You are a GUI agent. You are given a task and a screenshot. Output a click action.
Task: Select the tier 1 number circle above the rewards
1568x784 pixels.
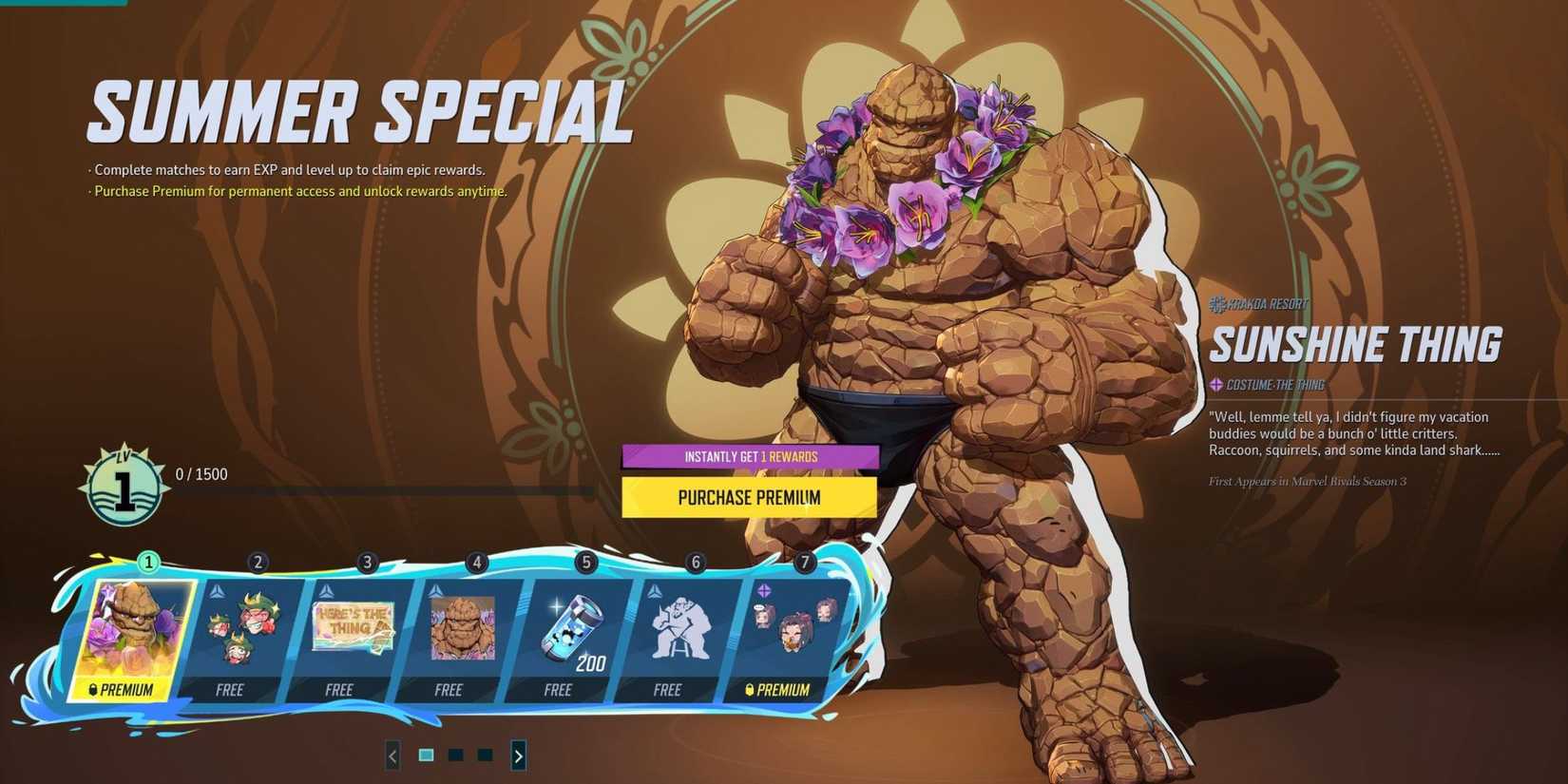(147, 563)
